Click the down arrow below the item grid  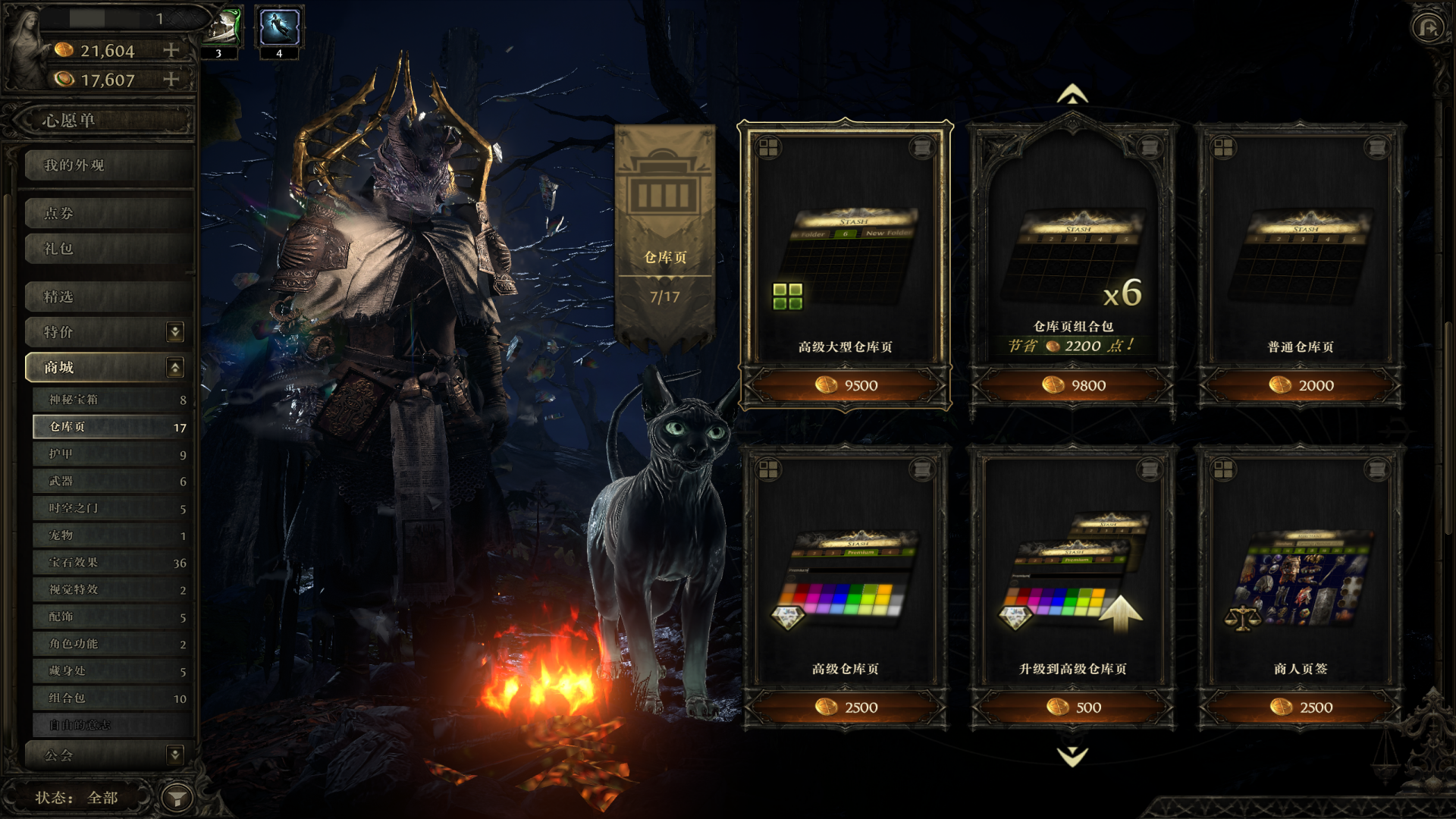tap(1072, 756)
